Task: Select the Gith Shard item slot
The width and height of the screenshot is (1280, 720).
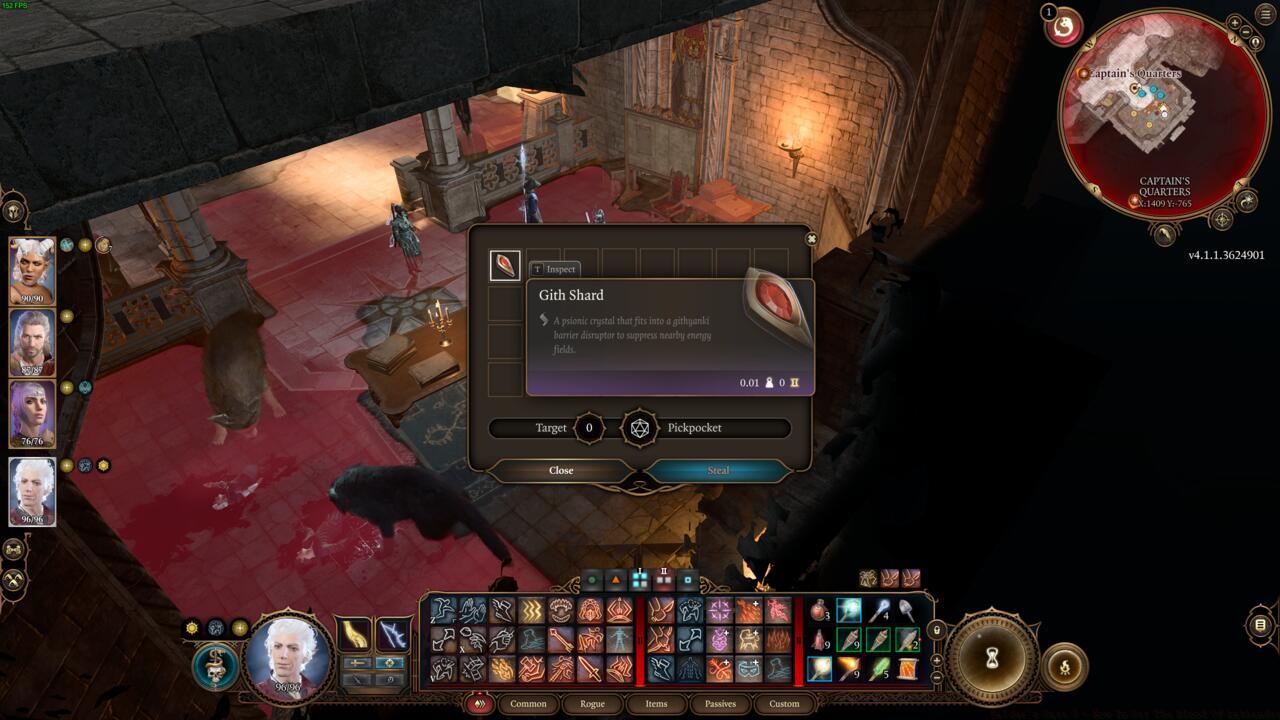Action: point(505,265)
